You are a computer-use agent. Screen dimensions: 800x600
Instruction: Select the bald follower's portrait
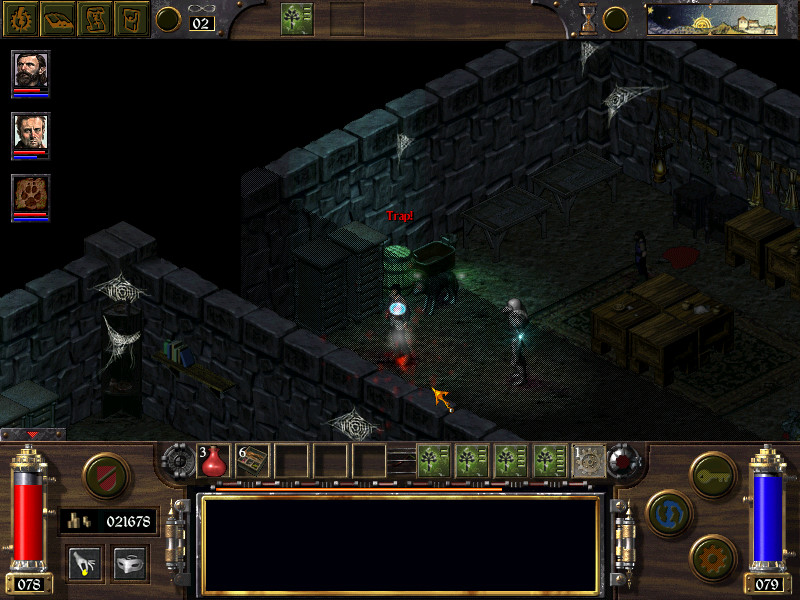(x=31, y=133)
